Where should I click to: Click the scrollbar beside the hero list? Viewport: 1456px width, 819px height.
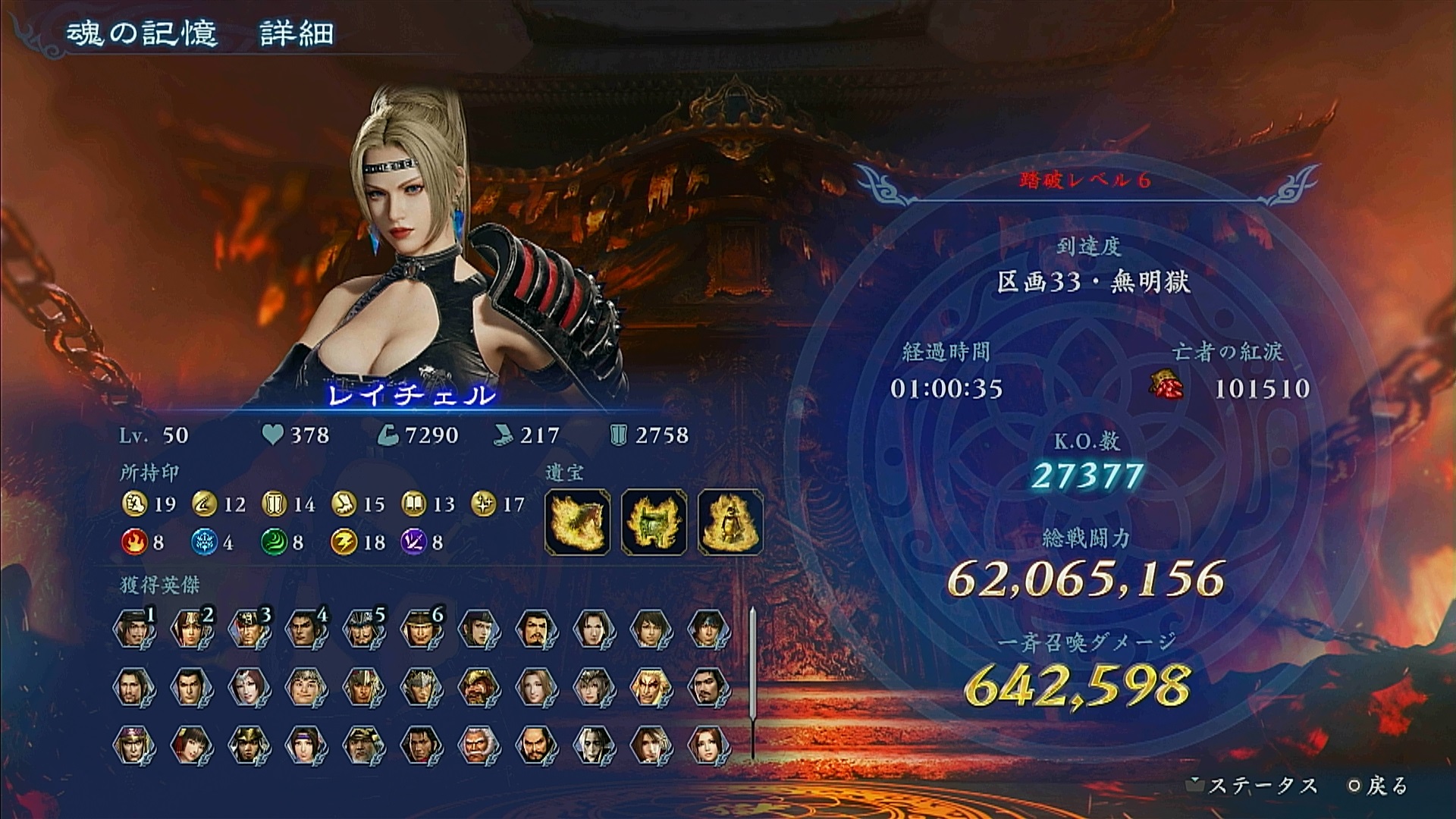[752, 682]
